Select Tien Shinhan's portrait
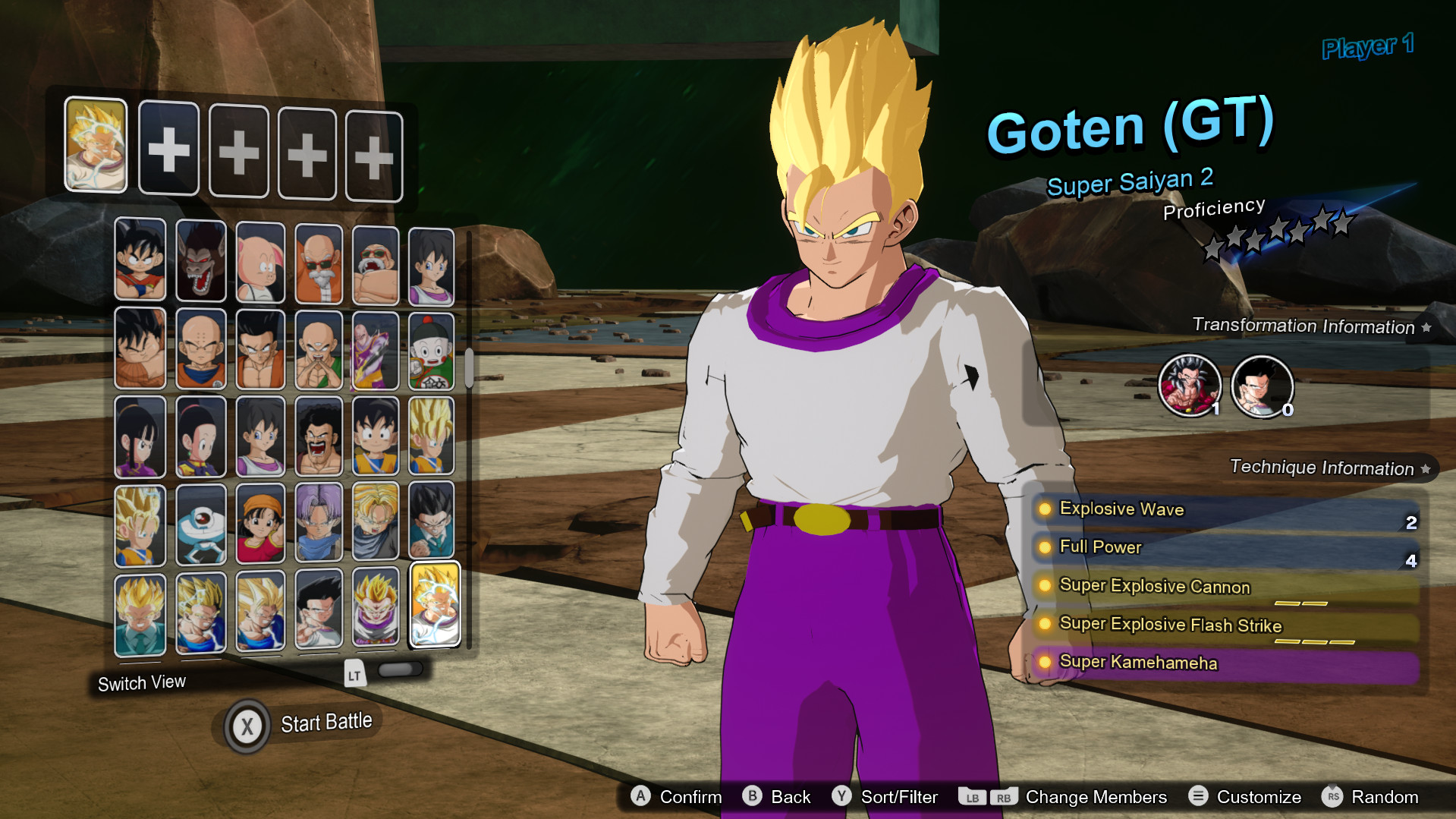The image size is (1456, 819). point(319,349)
